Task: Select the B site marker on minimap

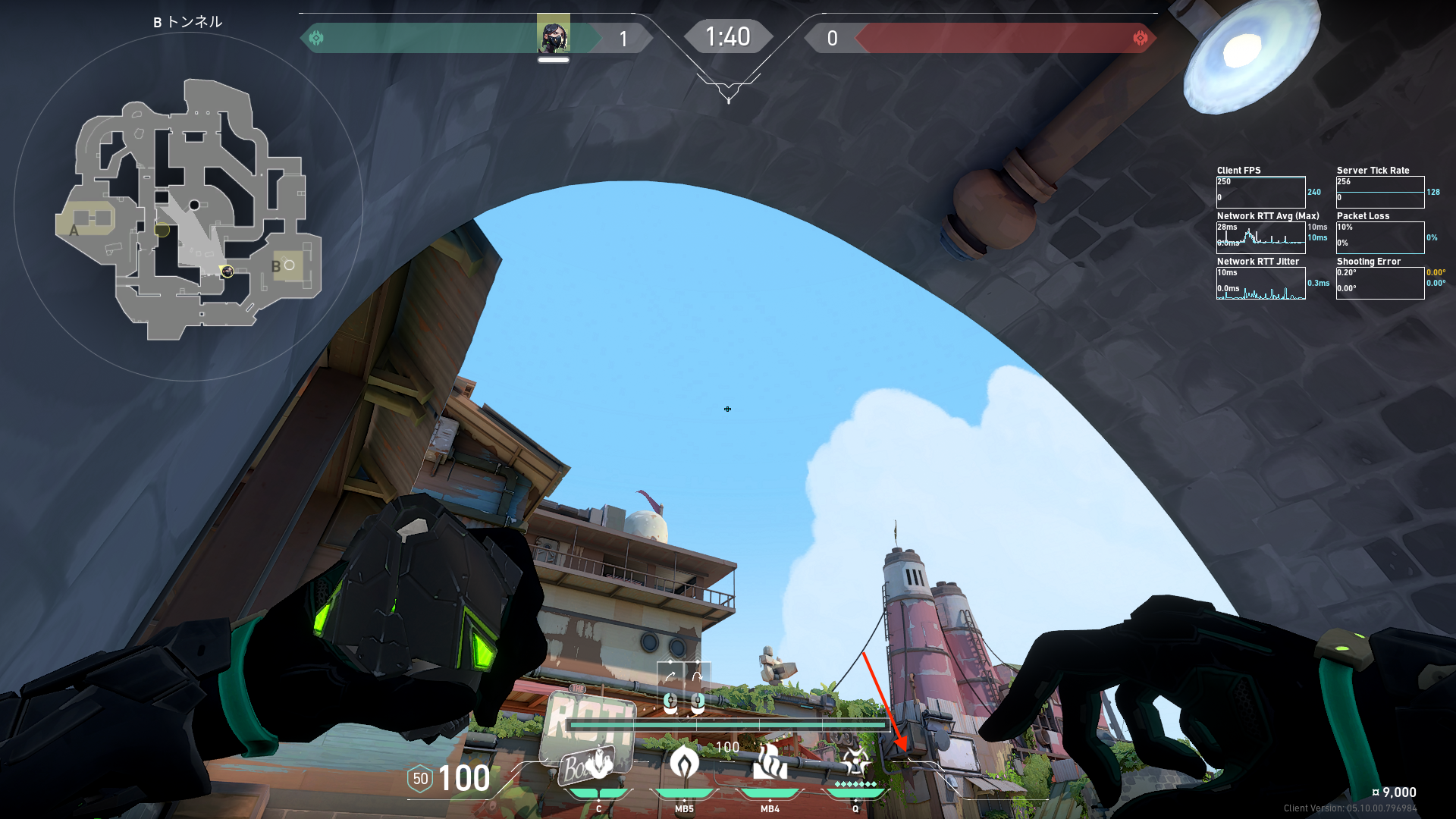Action: (x=276, y=266)
